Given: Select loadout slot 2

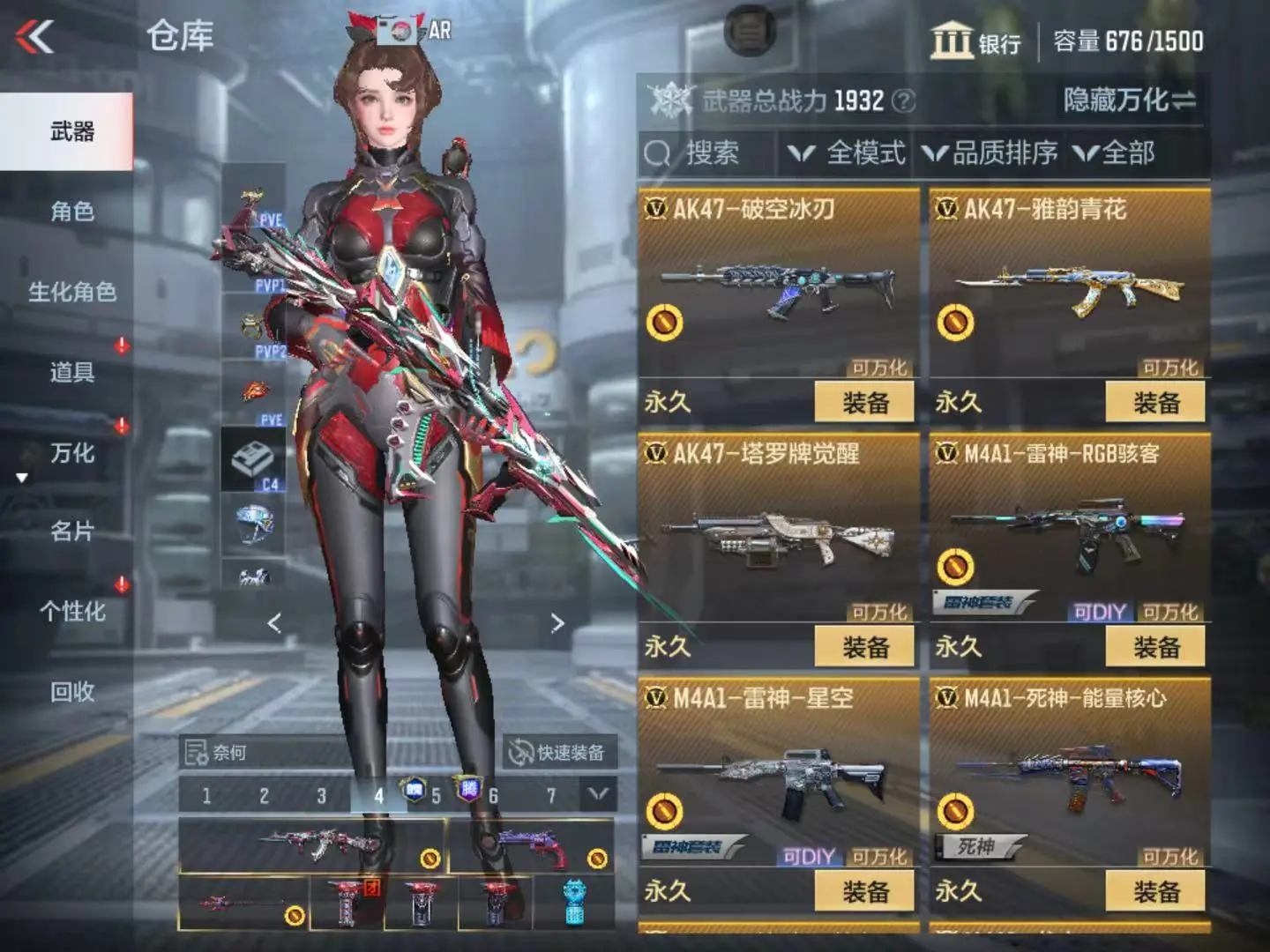Looking at the screenshot, I should tap(264, 796).
